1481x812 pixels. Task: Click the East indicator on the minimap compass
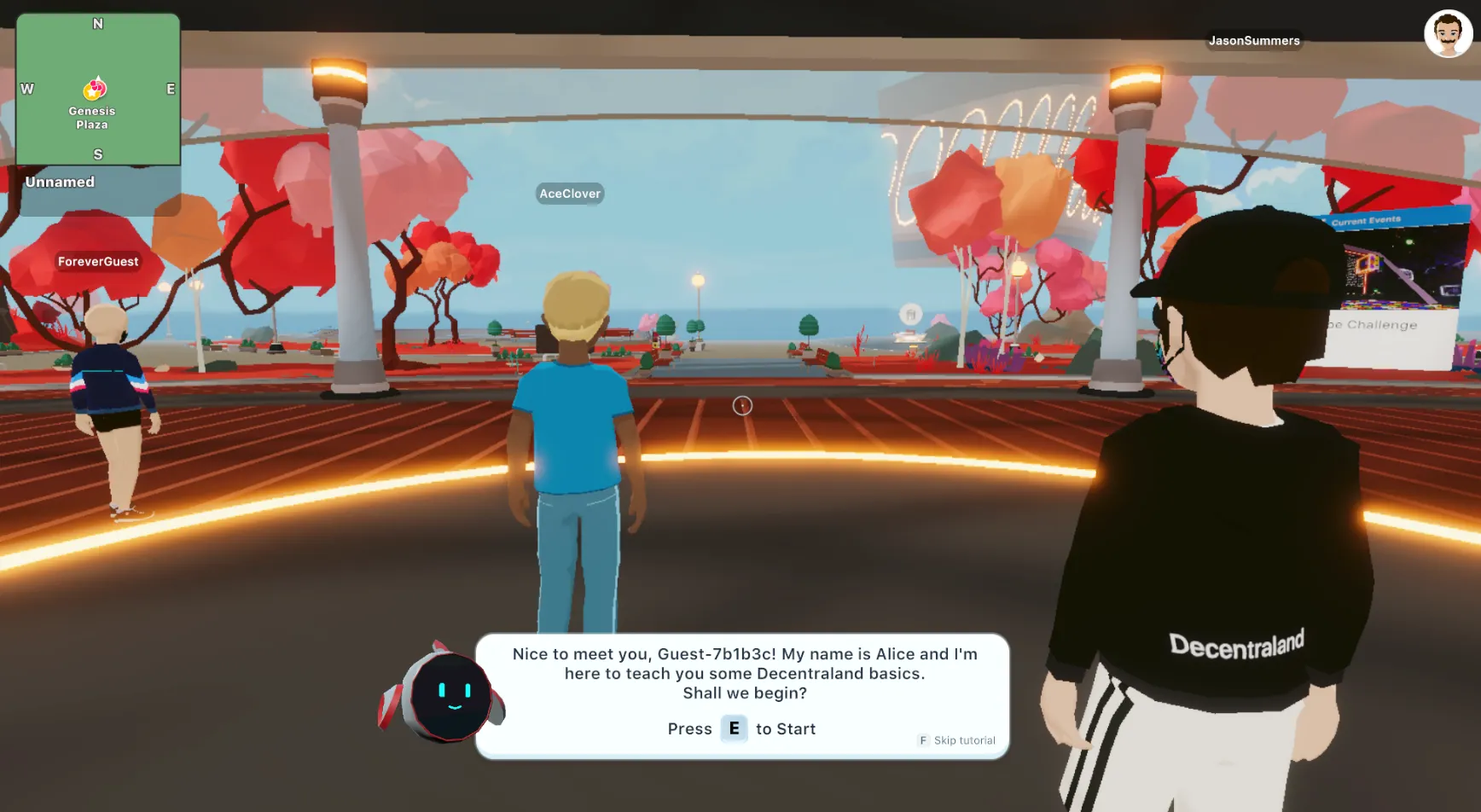[x=170, y=88]
